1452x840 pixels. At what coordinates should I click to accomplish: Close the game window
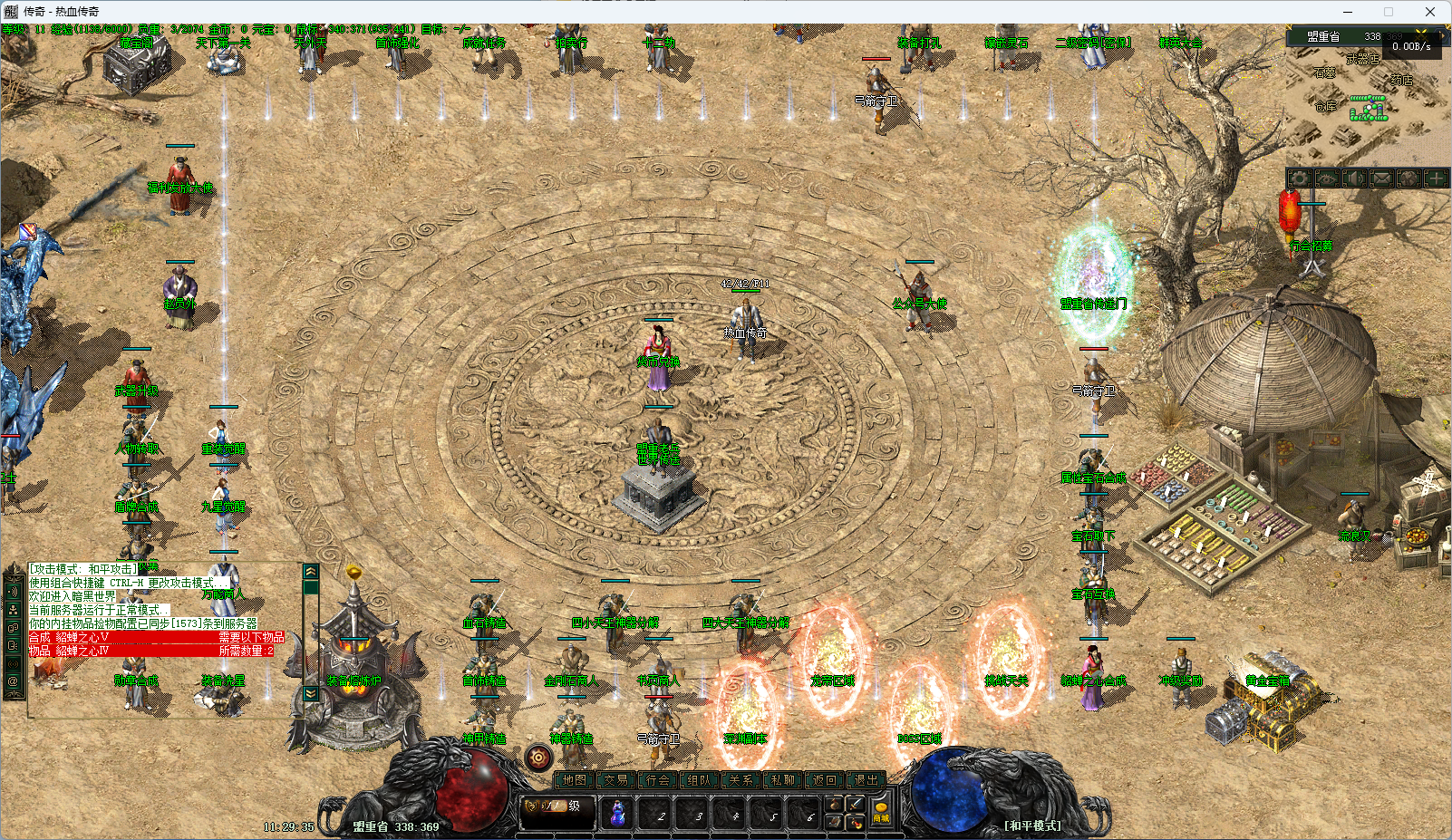[1430, 12]
